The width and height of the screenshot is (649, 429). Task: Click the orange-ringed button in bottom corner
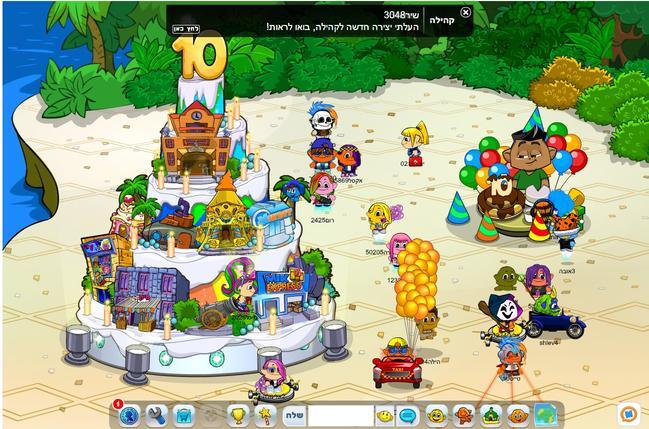[x=628, y=412]
